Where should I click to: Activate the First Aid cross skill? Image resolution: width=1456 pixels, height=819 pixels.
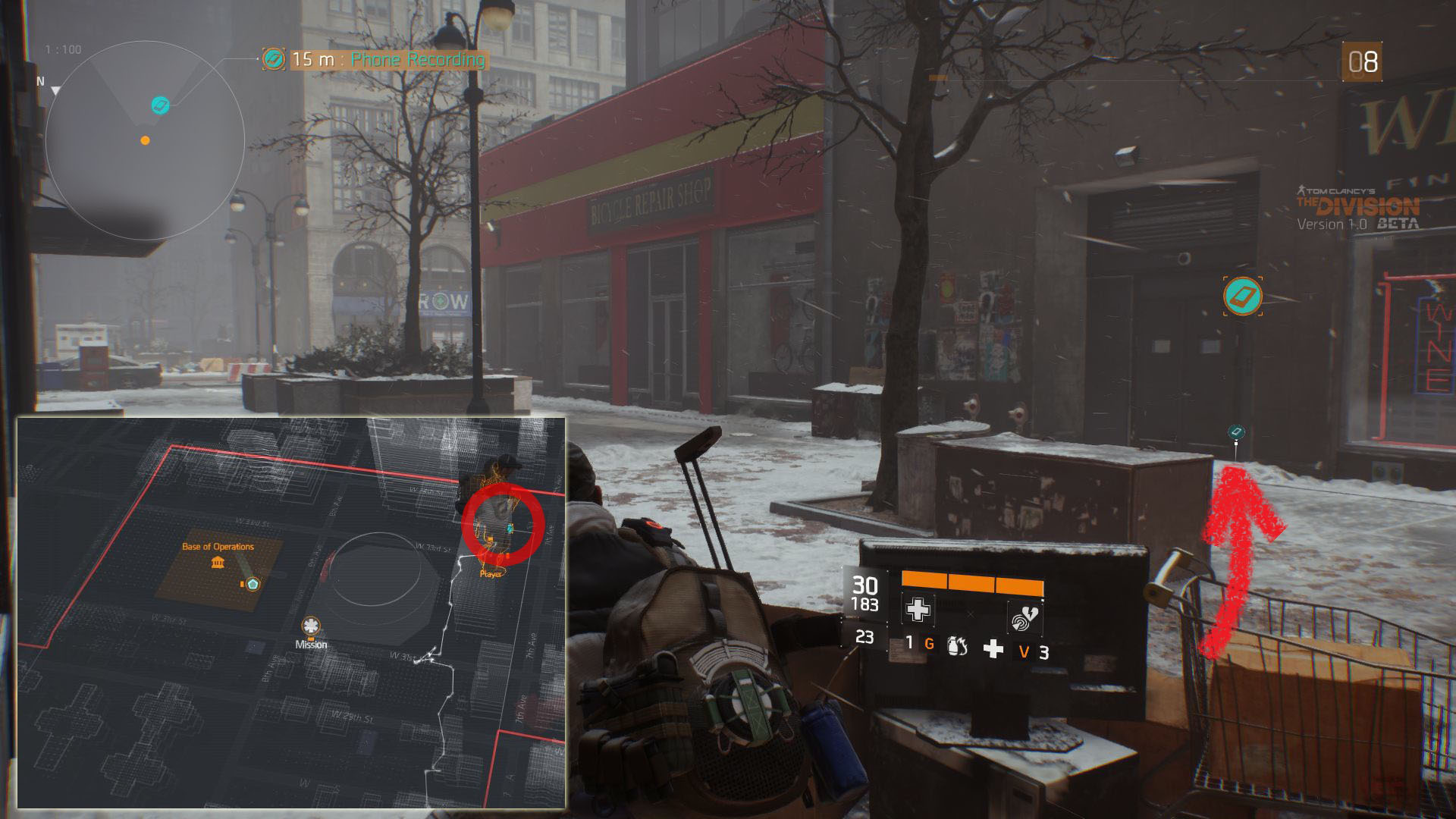click(918, 610)
